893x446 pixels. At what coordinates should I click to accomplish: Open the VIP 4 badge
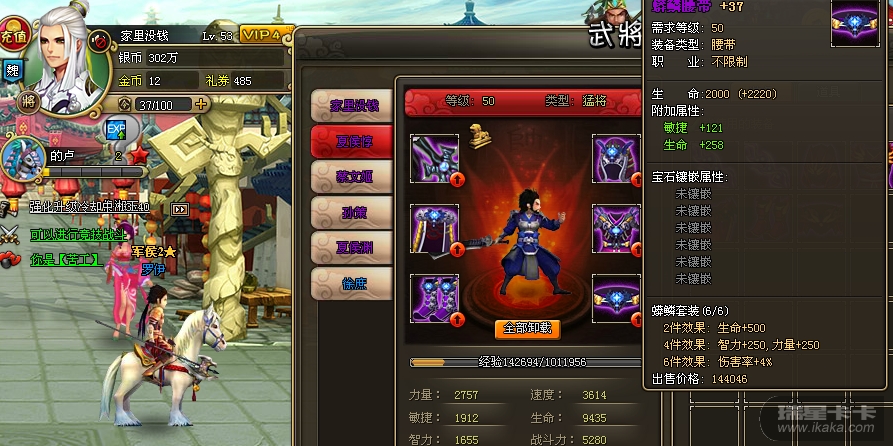click(x=264, y=35)
